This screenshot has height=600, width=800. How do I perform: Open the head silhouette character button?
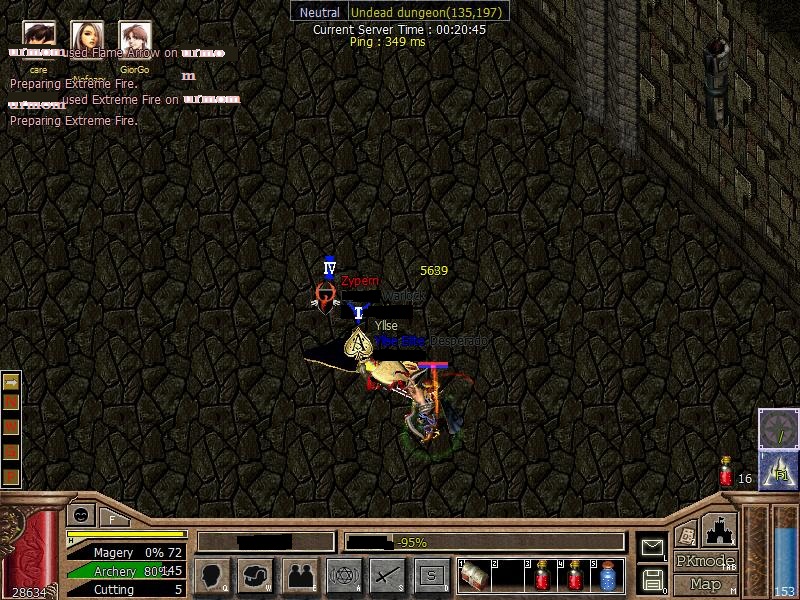tap(212, 575)
